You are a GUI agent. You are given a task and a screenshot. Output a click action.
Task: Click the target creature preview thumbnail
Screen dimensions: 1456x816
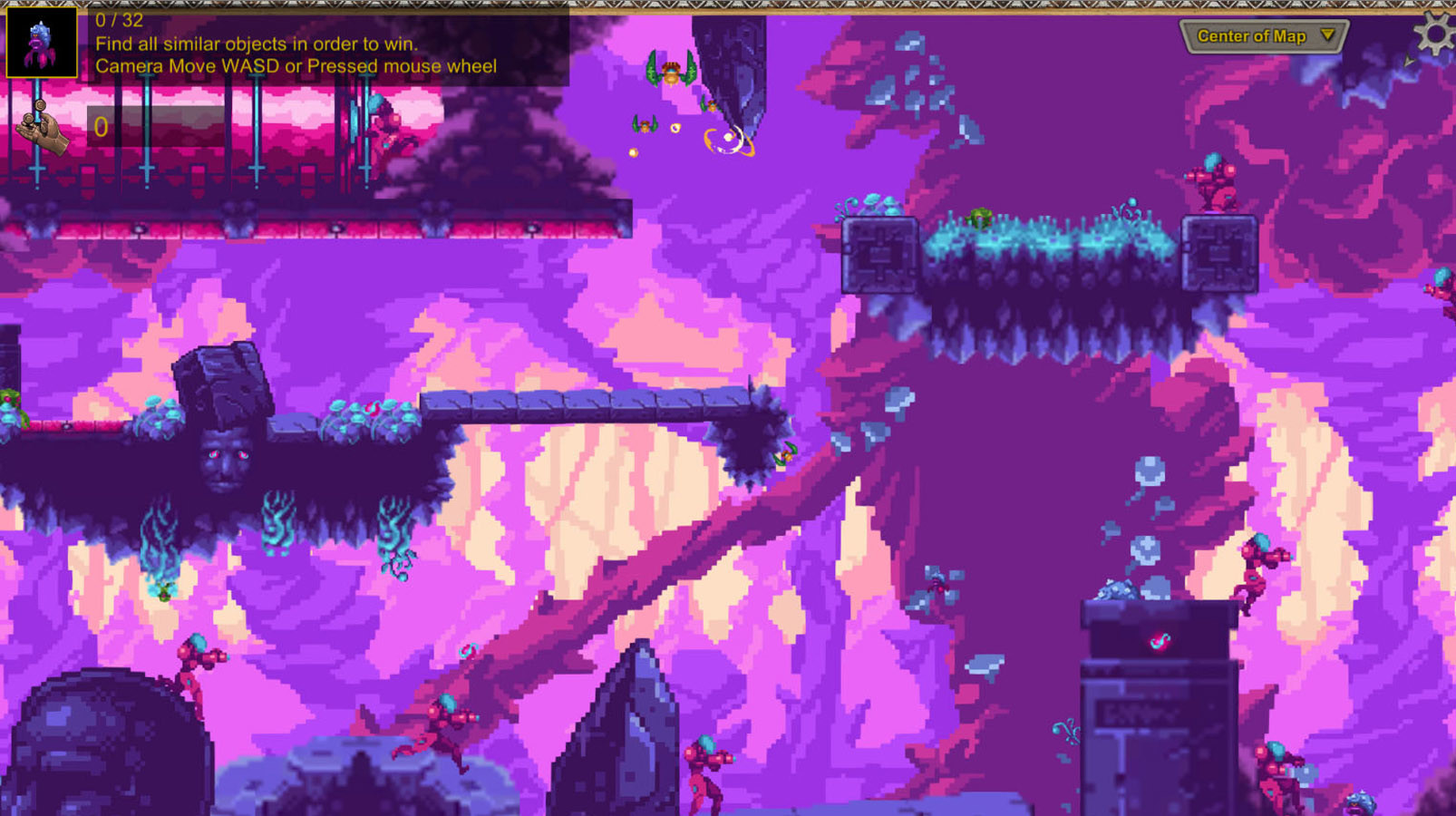pos(43,43)
